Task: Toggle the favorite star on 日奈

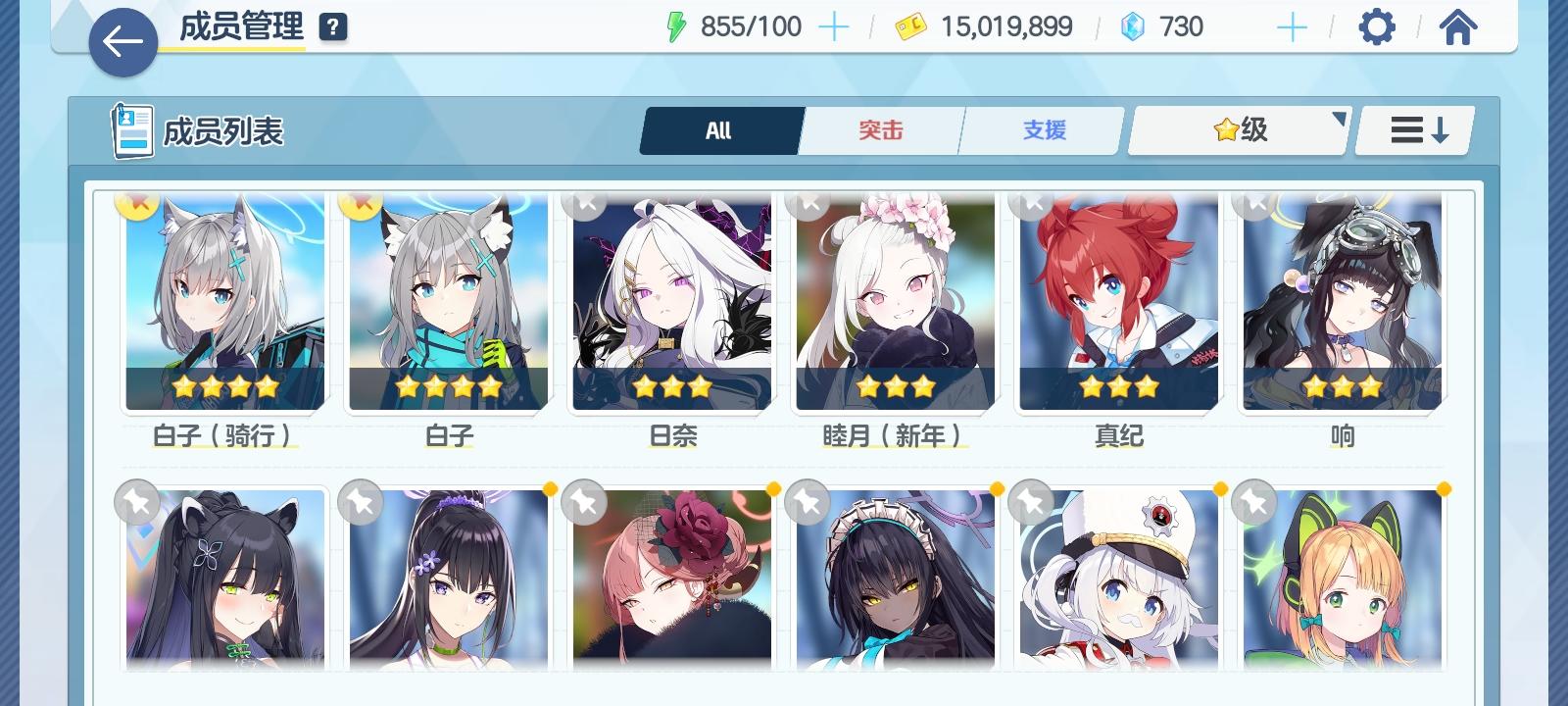Action: coord(585,203)
